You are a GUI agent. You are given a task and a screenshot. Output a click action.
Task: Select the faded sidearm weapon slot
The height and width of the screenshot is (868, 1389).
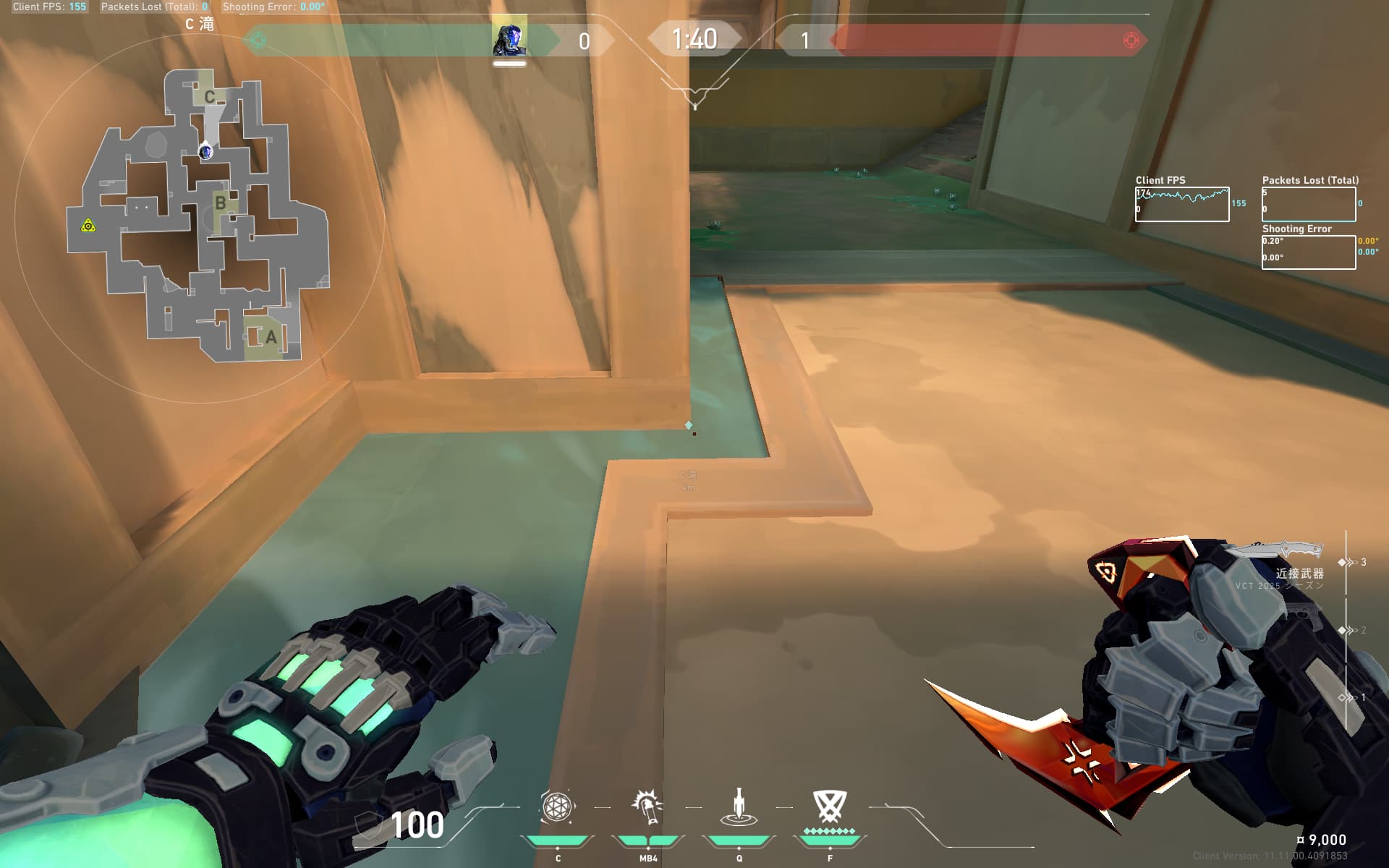tap(1302, 614)
